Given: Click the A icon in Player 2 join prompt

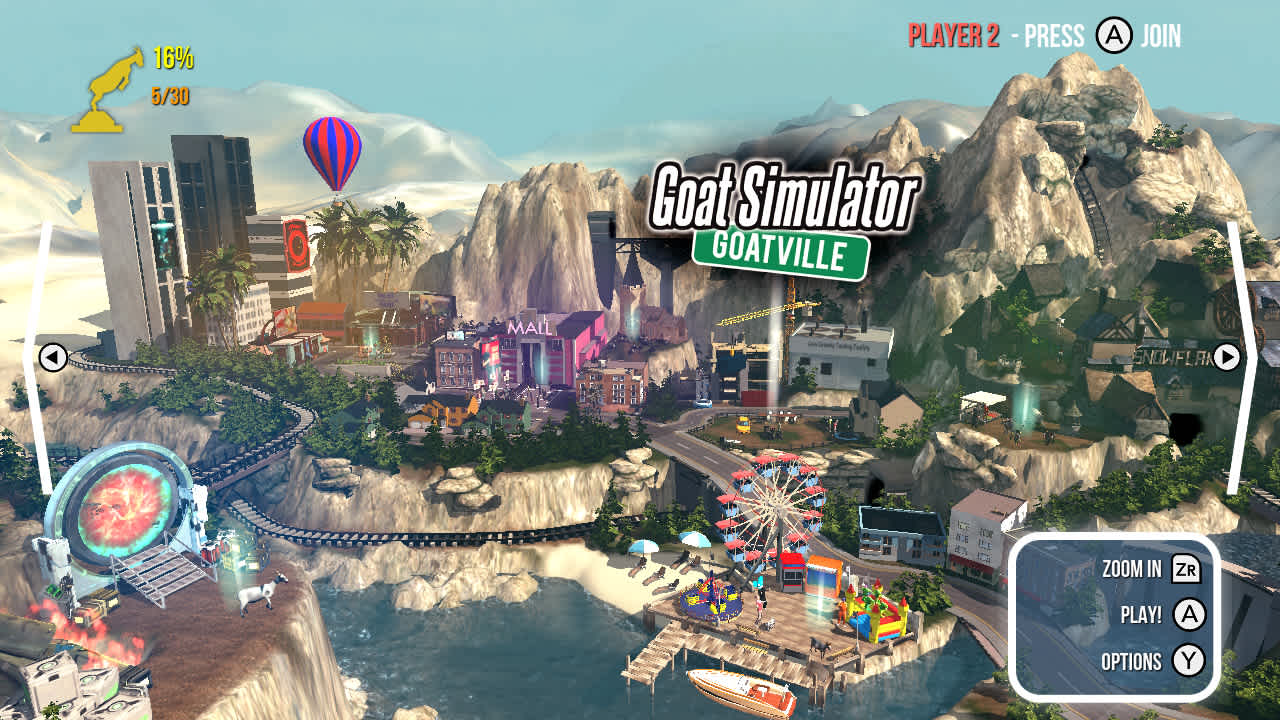Looking at the screenshot, I should [x=1112, y=33].
